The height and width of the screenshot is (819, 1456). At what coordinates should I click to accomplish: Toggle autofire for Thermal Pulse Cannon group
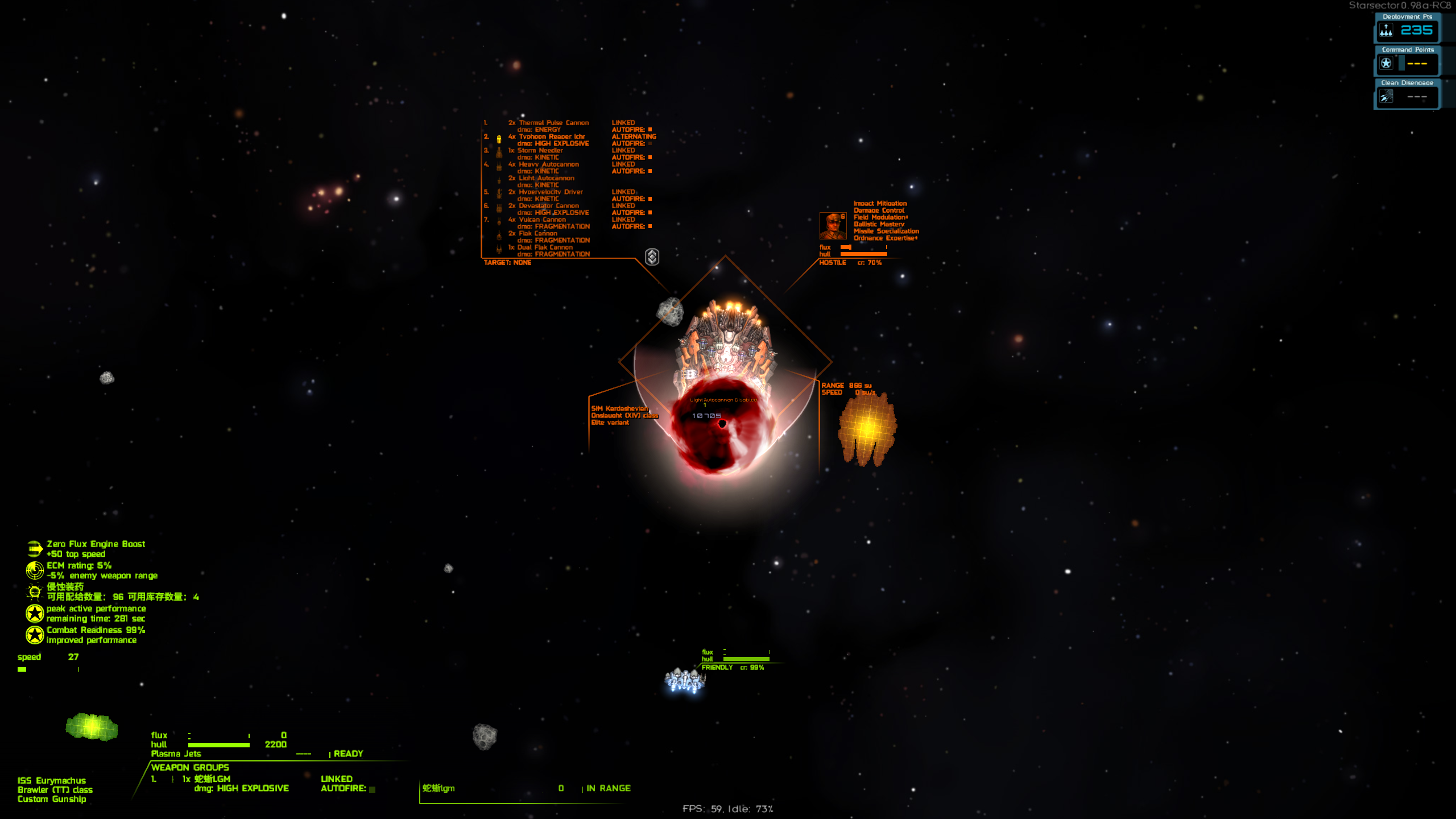coord(650,130)
